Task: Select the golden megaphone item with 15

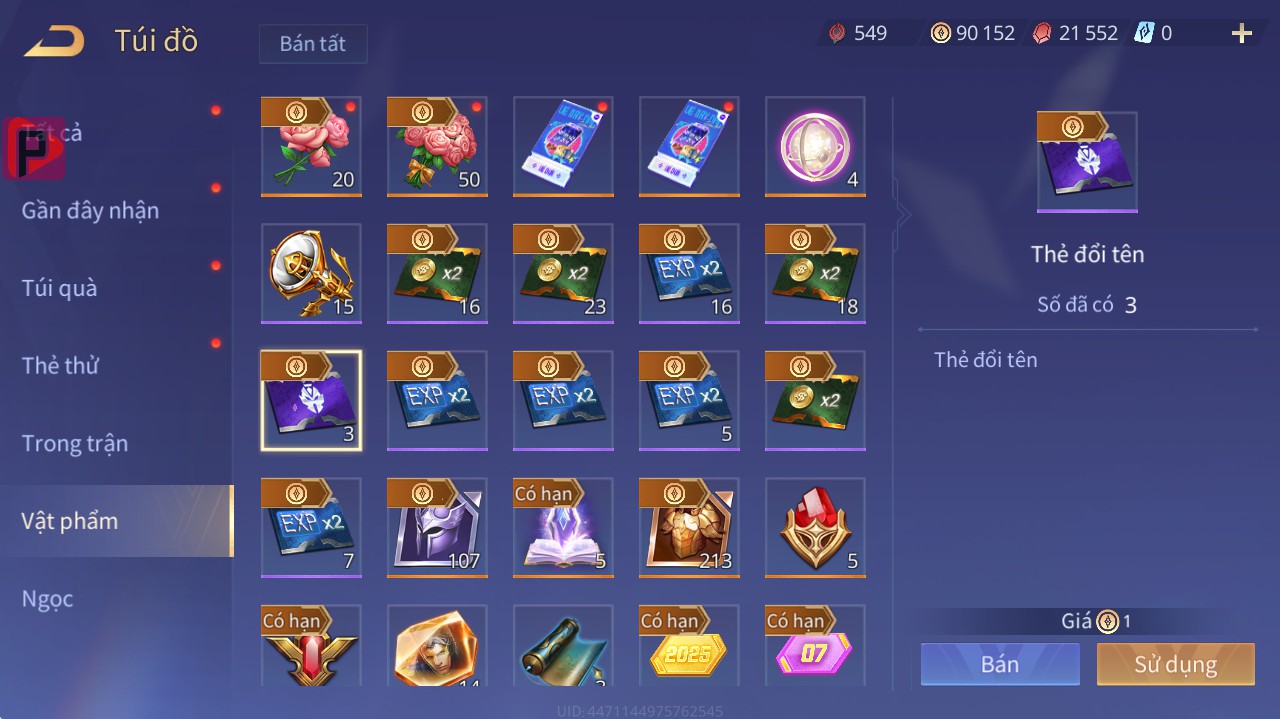Action: 311,273
